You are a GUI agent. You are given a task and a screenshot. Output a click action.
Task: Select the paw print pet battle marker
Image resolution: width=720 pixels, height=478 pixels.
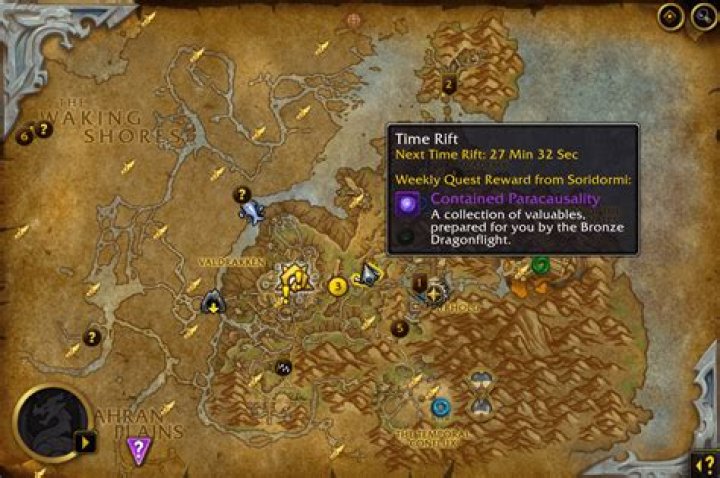click(283, 367)
